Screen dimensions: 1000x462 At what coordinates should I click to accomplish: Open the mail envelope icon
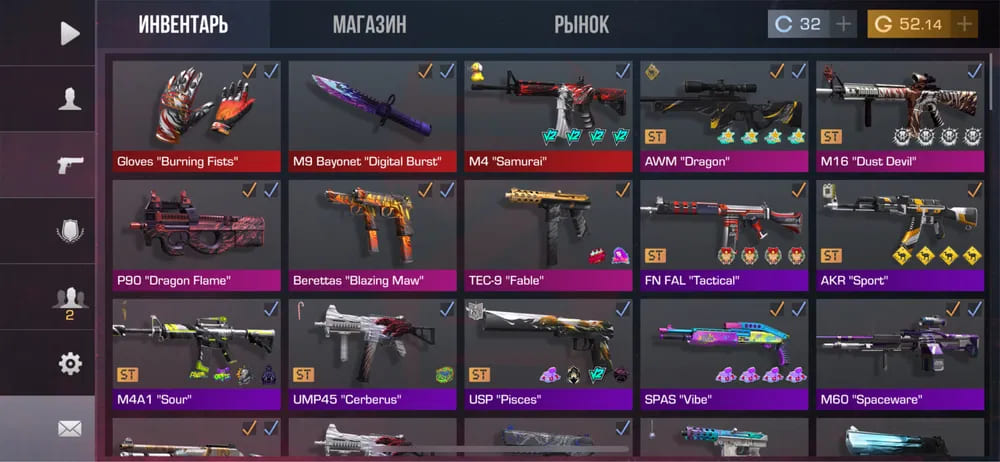click(x=69, y=429)
